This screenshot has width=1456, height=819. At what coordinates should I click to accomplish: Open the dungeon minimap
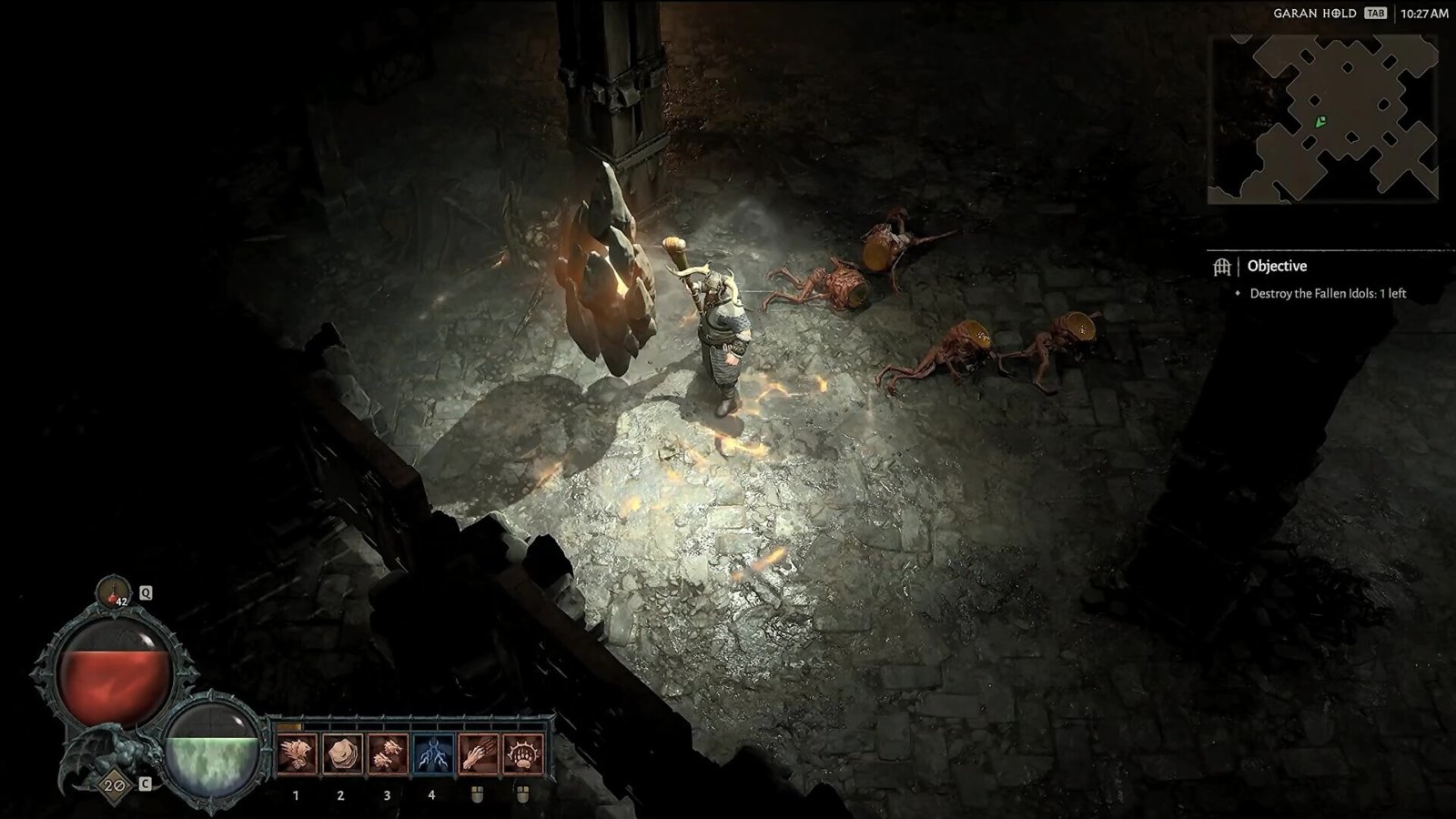coord(1322,119)
